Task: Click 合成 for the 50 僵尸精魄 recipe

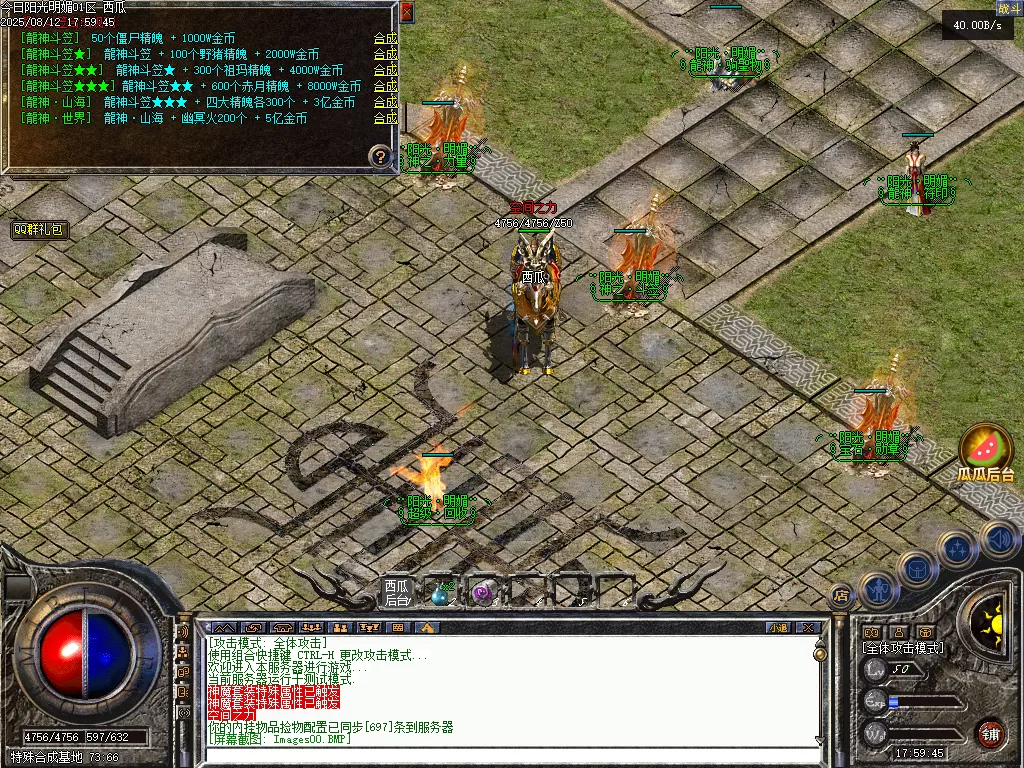Action: pos(385,38)
